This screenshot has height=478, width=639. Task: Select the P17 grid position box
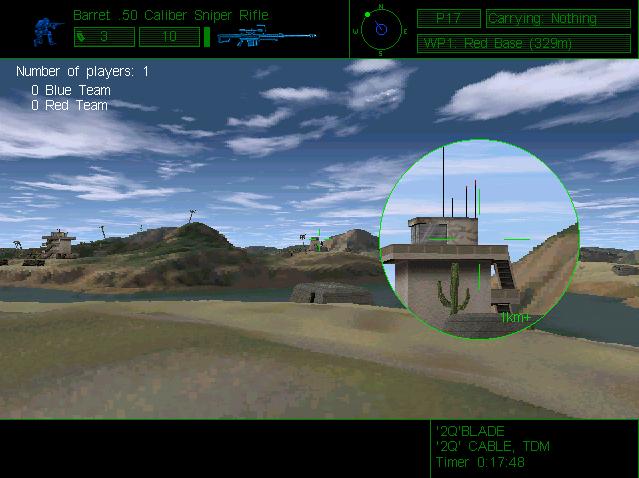pos(447,18)
